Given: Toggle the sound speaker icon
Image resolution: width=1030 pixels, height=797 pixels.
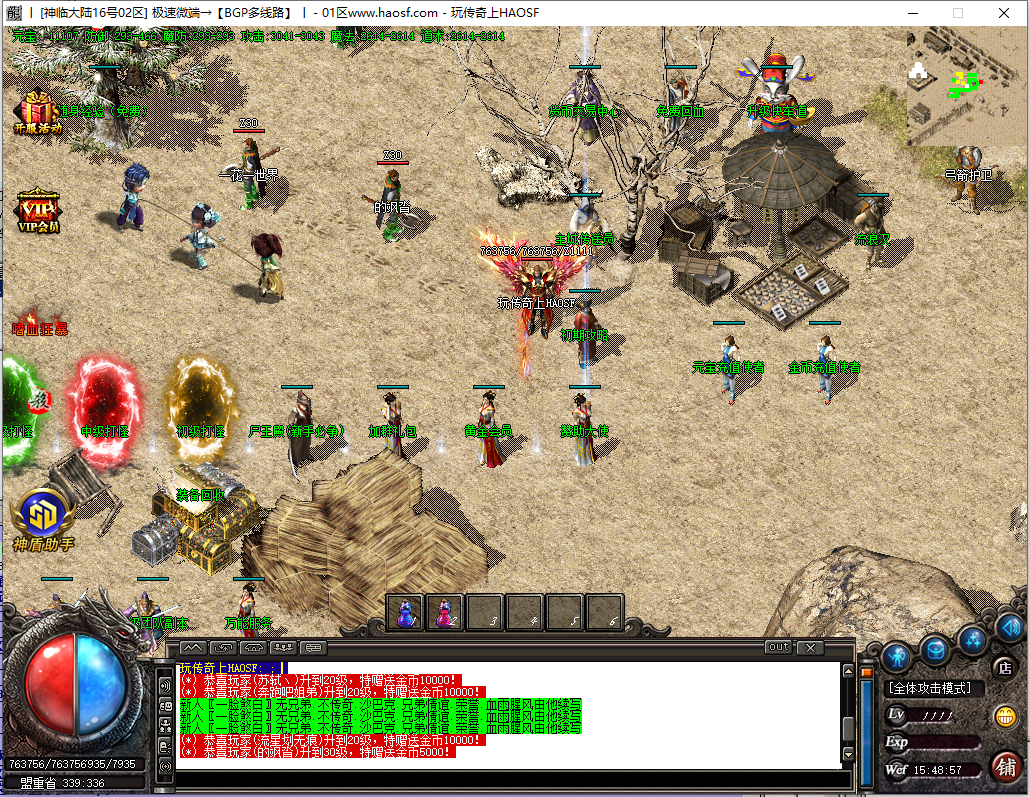Looking at the screenshot, I should [1009, 628].
